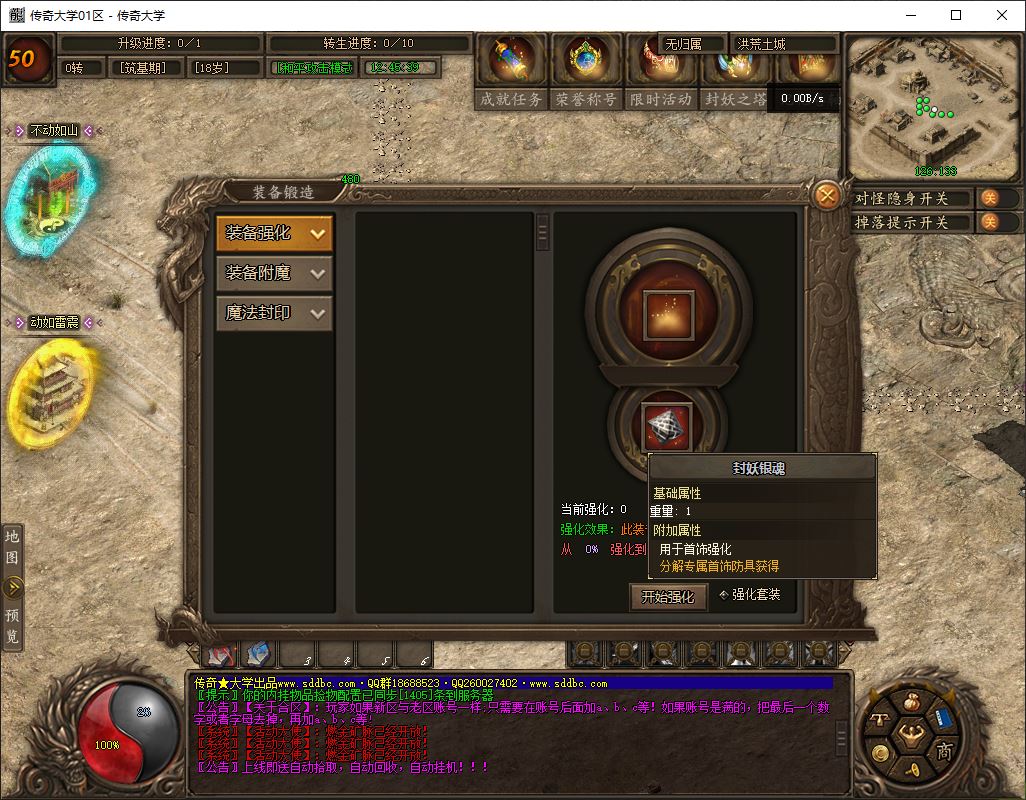Expand the 装备附魔 category
Screen dimensions: 1026x800
point(274,273)
